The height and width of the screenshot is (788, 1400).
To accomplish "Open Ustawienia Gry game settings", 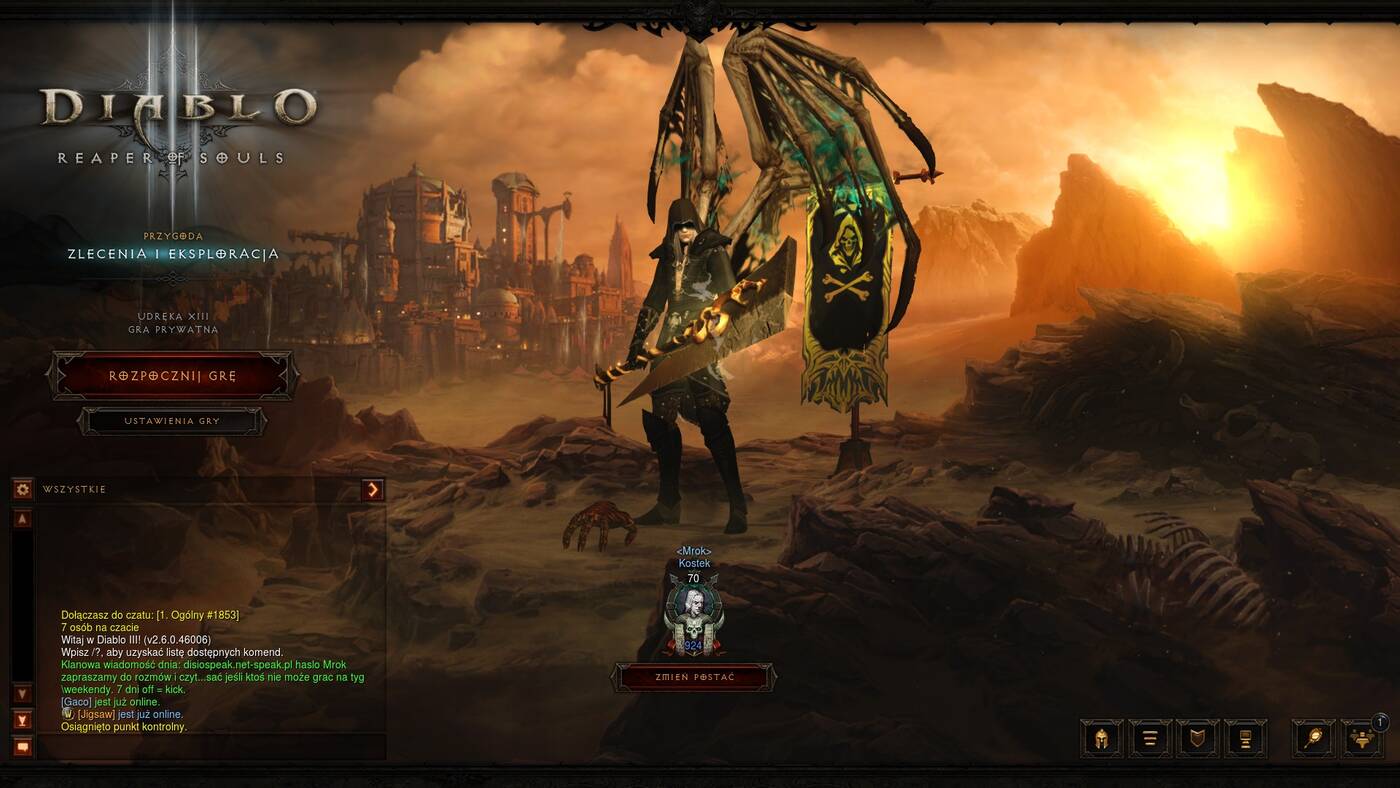I will pyautogui.click(x=172, y=421).
